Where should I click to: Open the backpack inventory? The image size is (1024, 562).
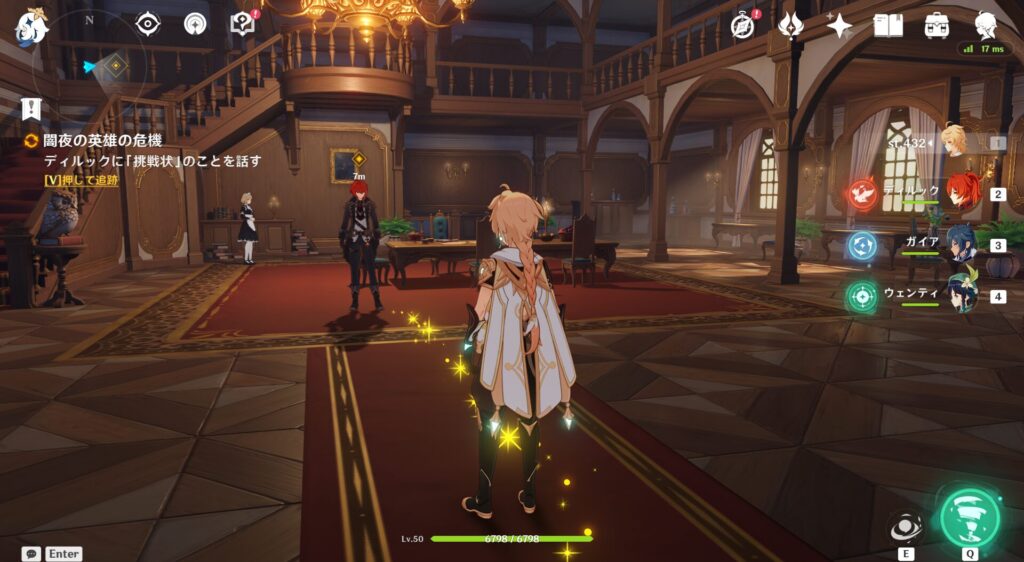[937, 25]
